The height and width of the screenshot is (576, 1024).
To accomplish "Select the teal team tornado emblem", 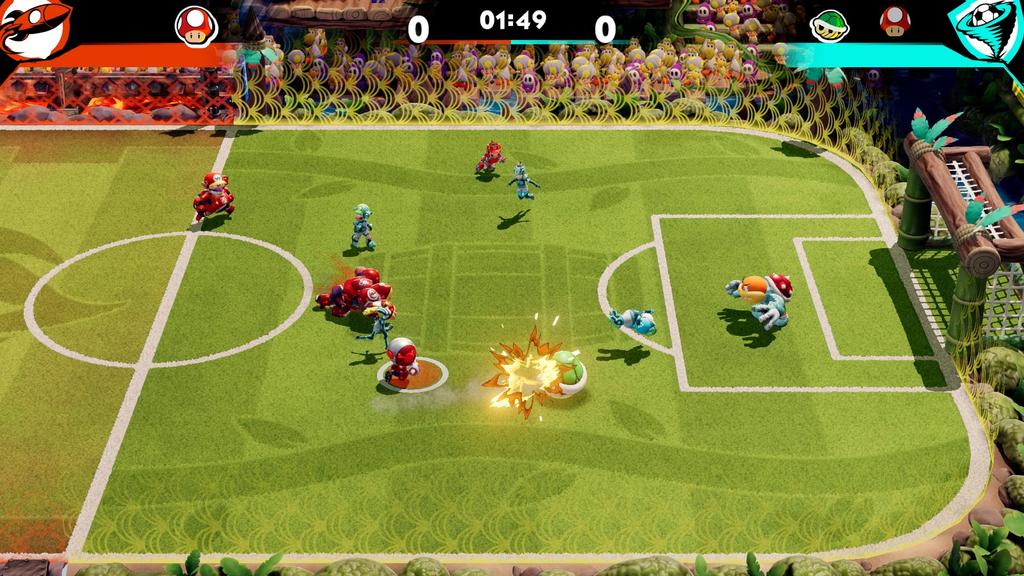I will click(x=985, y=30).
